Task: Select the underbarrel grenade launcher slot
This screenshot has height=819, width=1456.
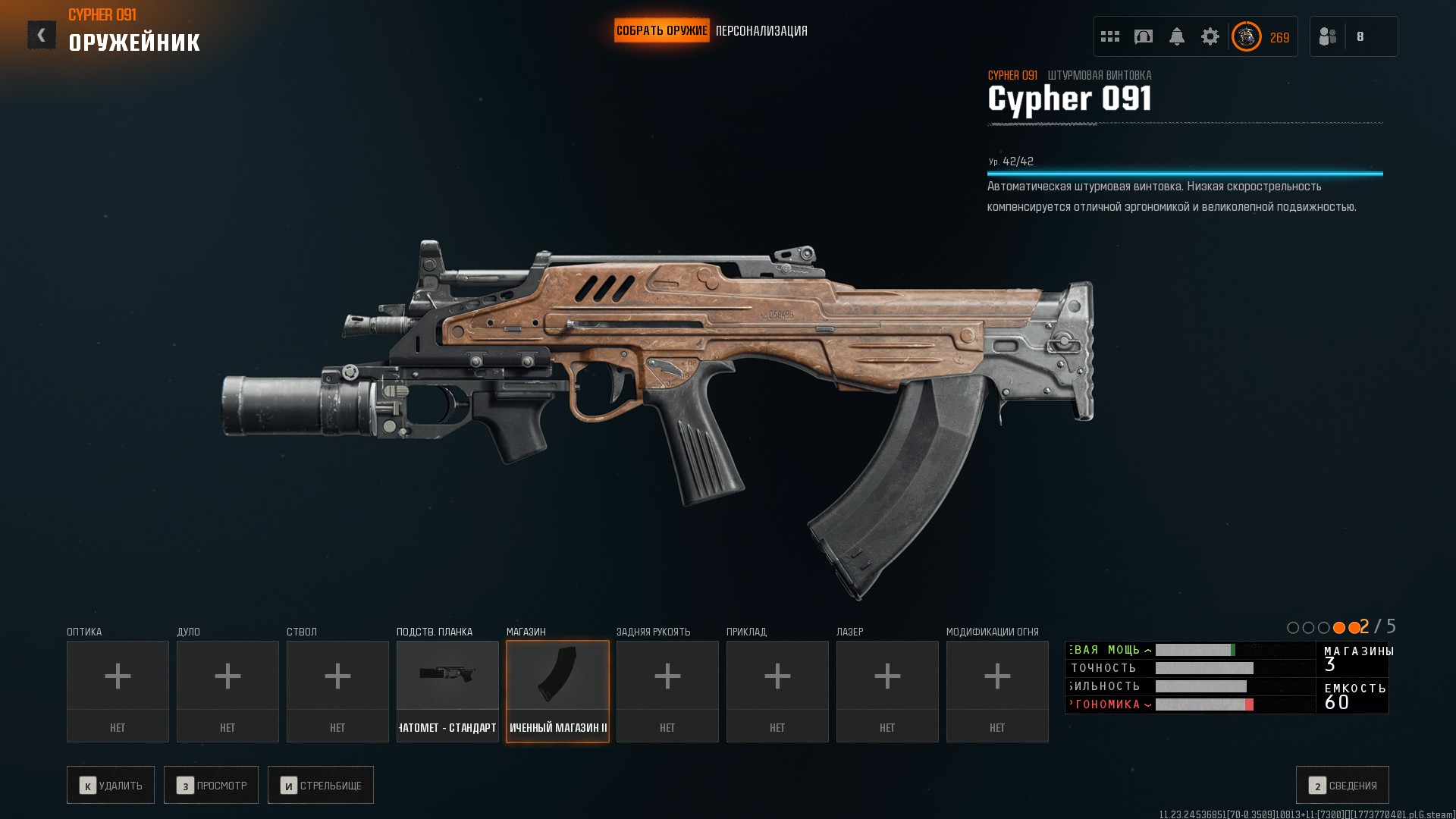Action: click(x=447, y=691)
